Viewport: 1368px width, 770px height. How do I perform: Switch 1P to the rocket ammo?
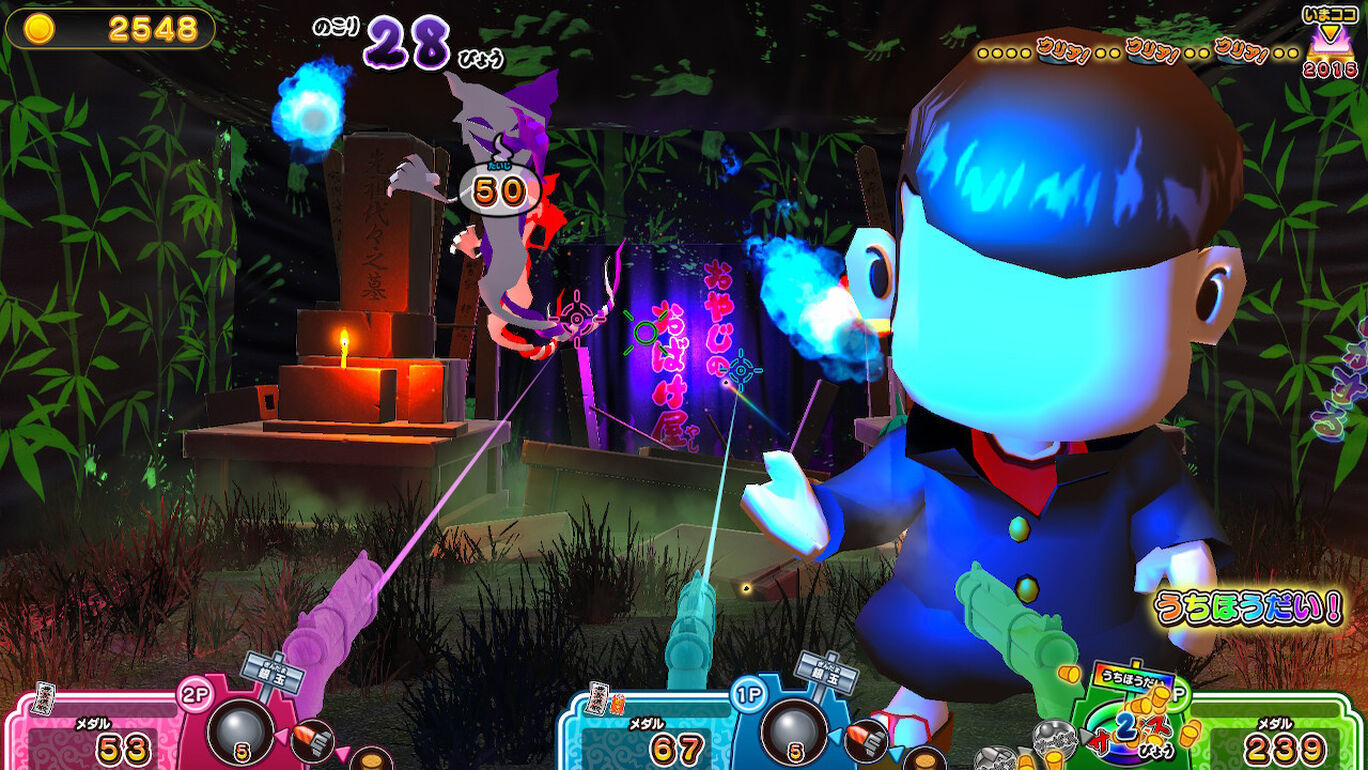click(x=867, y=739)
